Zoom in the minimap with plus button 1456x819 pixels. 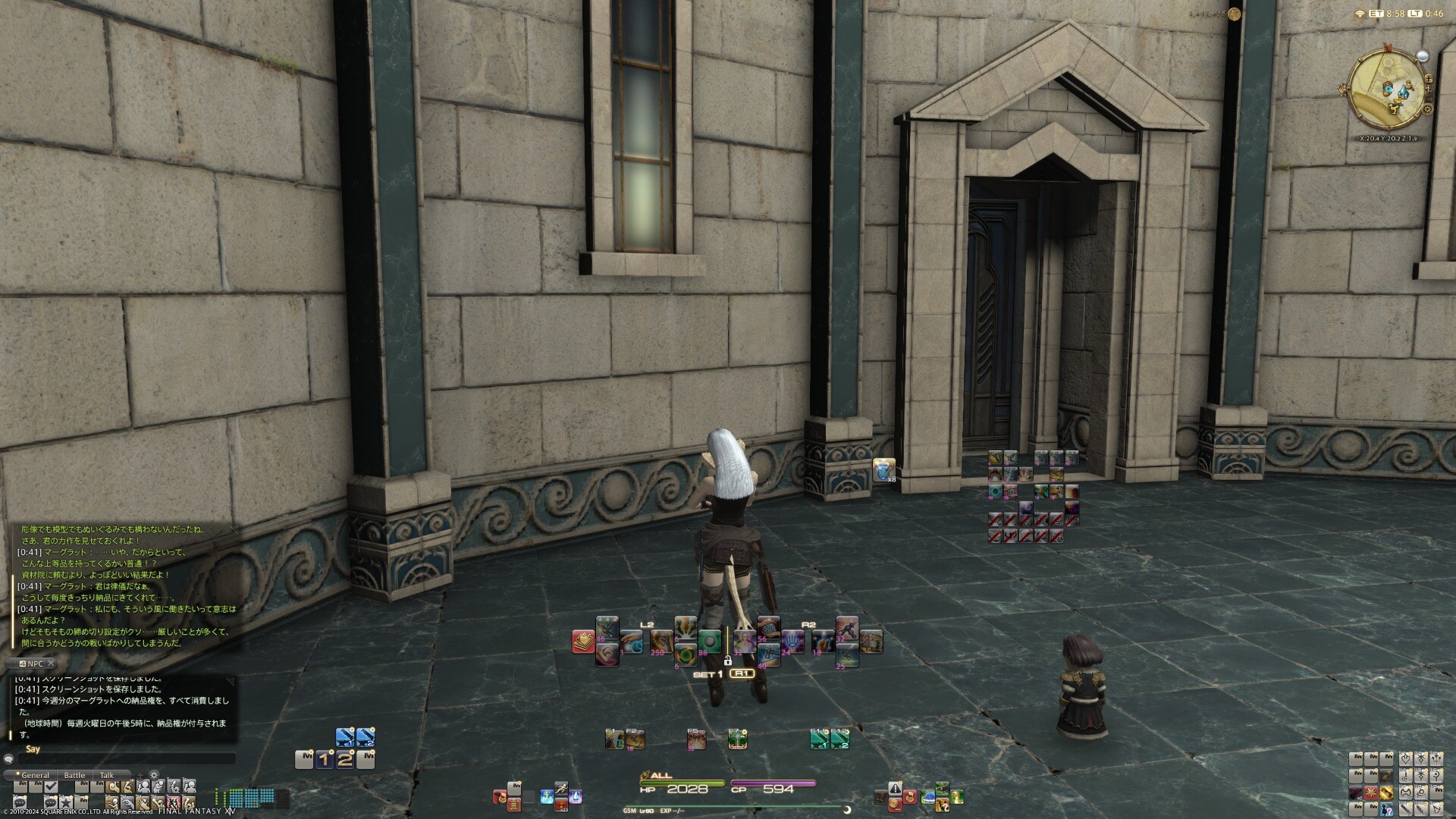click(1429, 78)
